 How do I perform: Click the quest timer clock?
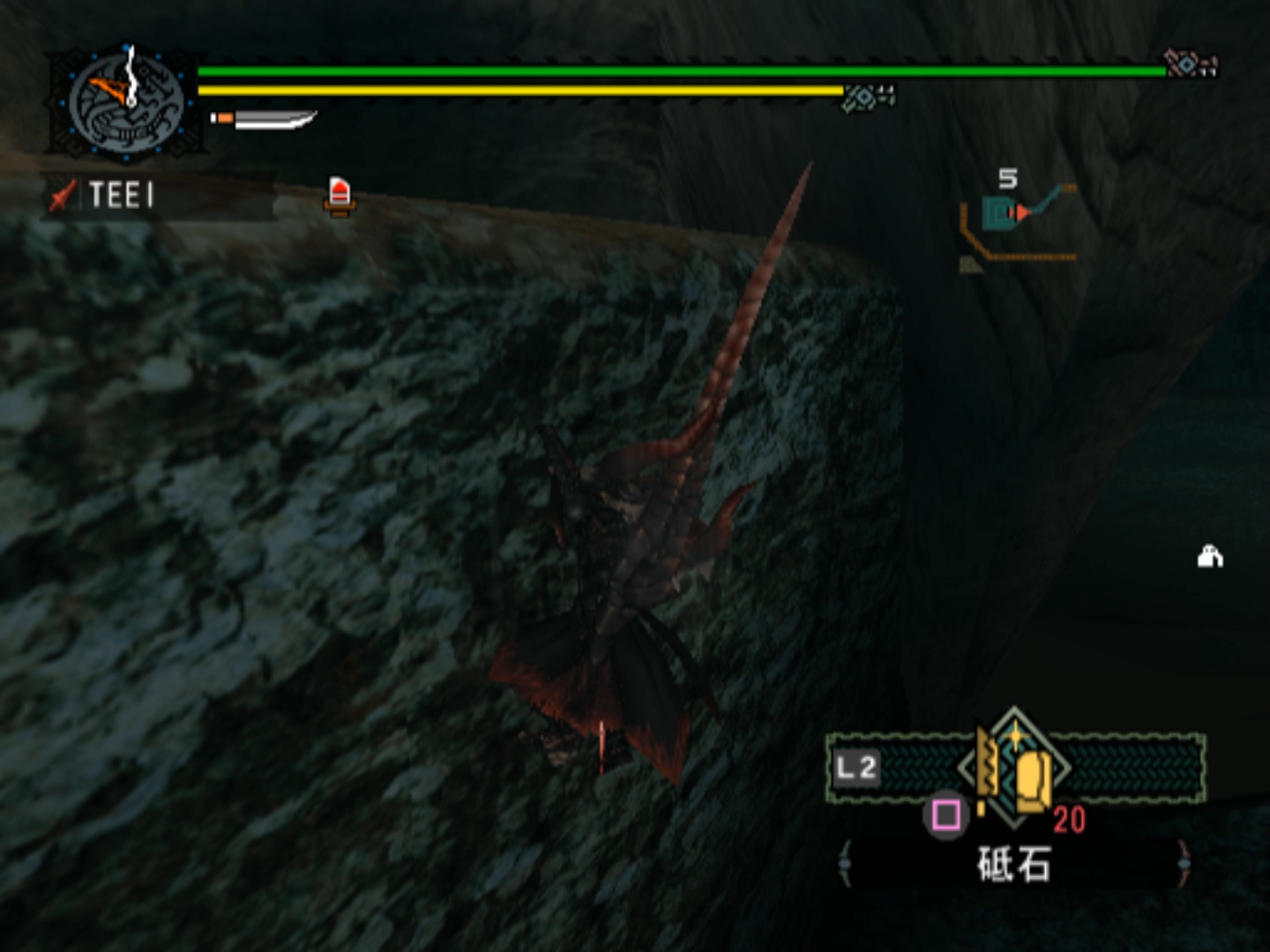coord(127,103)
